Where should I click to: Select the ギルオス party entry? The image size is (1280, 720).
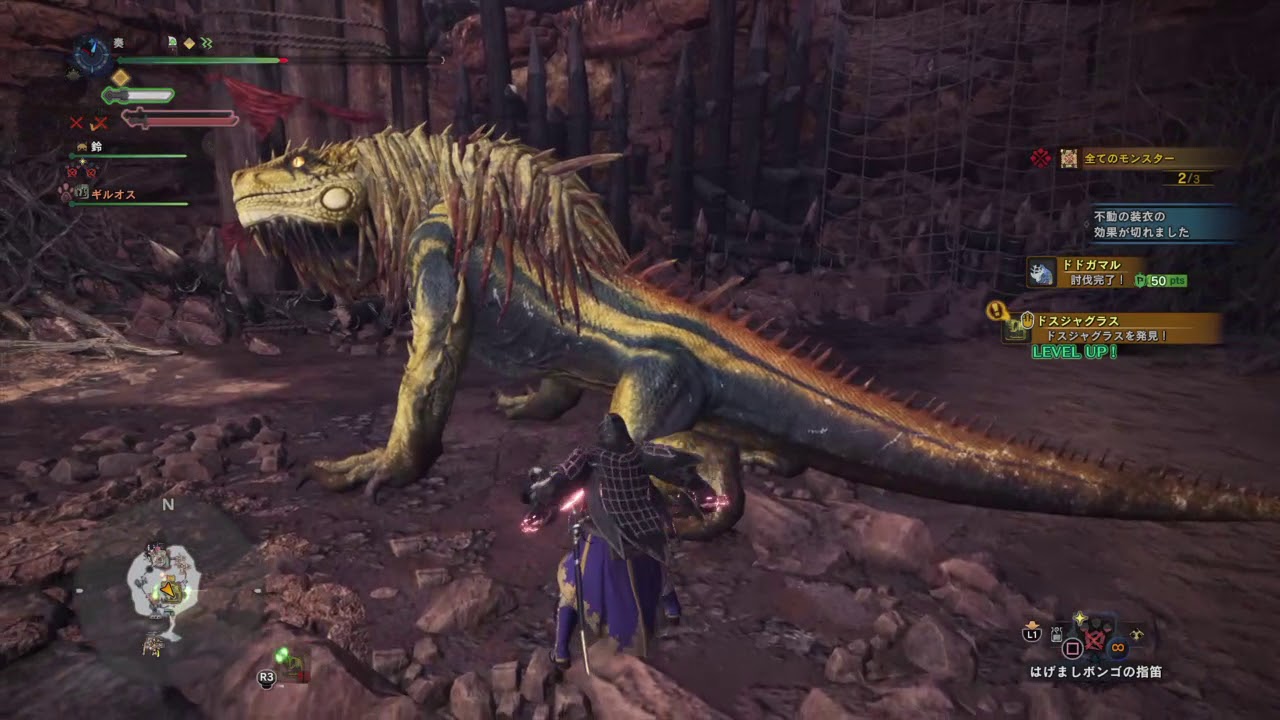point(112,194)
